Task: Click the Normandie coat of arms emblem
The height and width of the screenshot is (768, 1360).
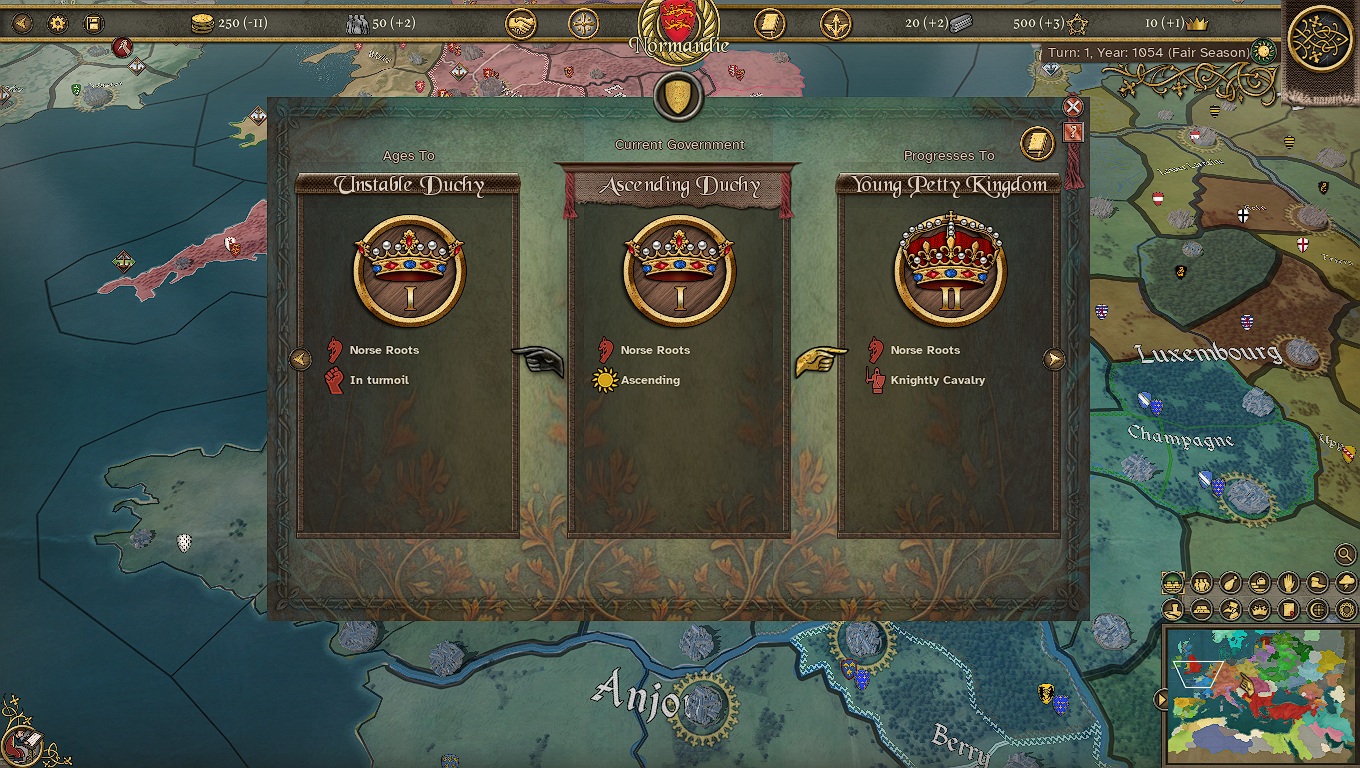Action: pyautogui.click(x=677, y=24)
